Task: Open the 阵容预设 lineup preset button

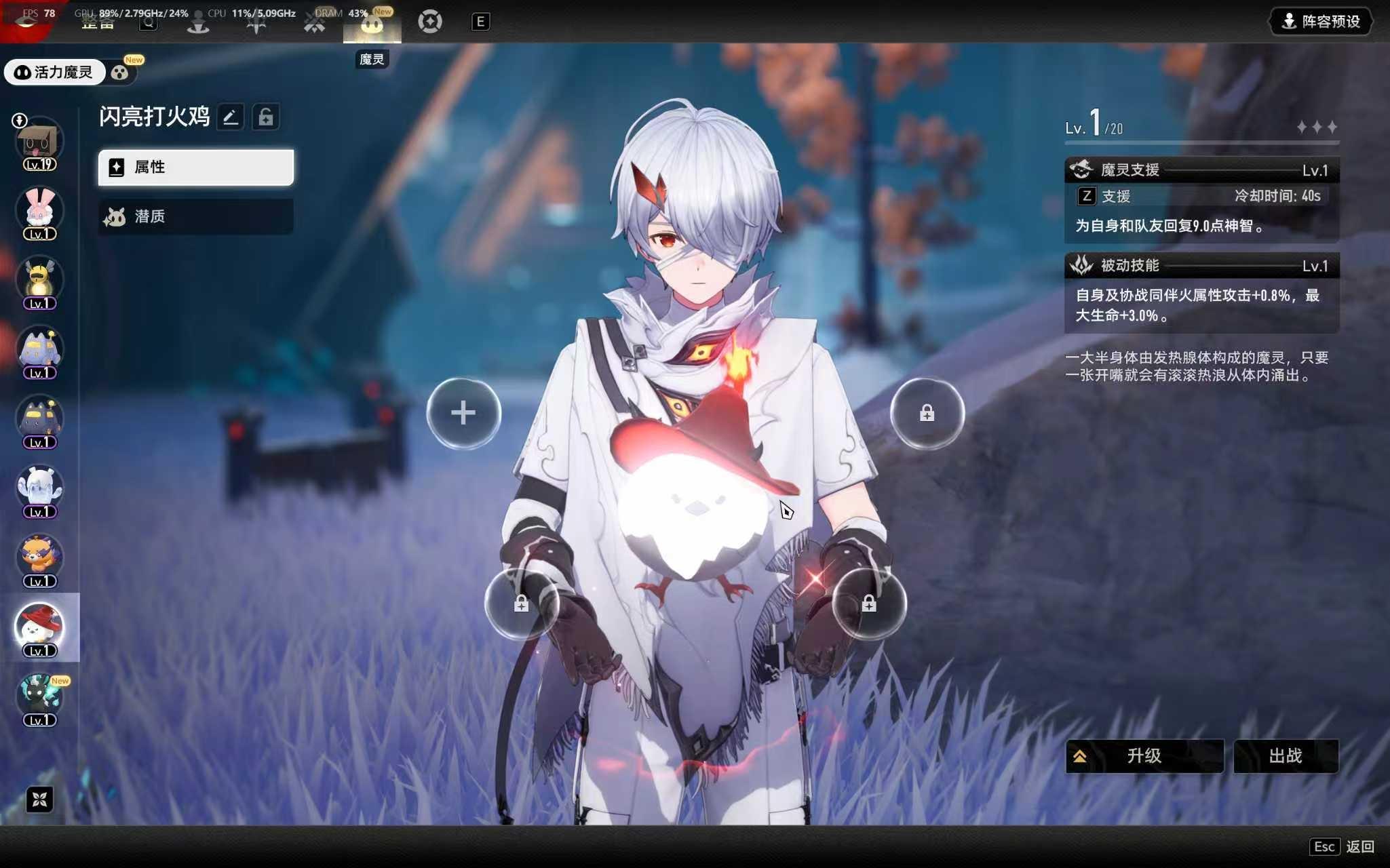Action: [x=1321, y=22]
